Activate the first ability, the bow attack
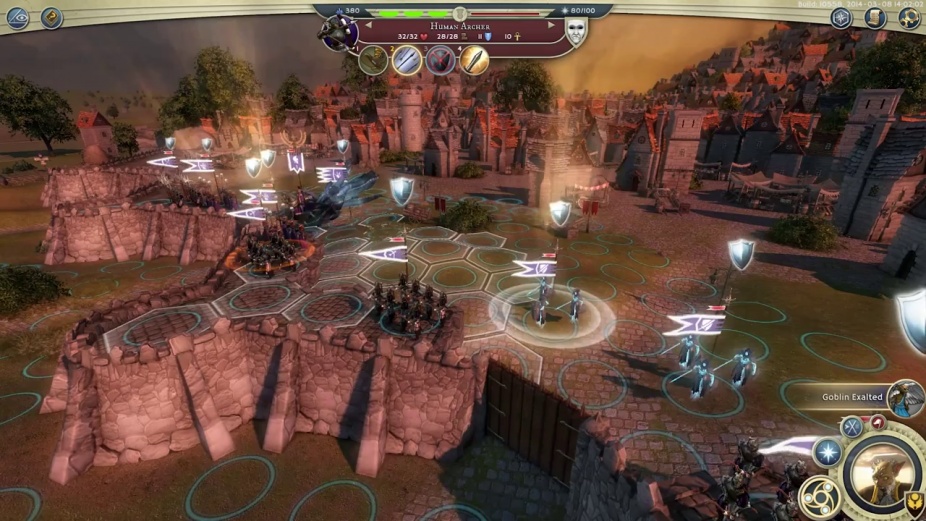The height and width of the screenshot is (521, 926). coord(374,61)
